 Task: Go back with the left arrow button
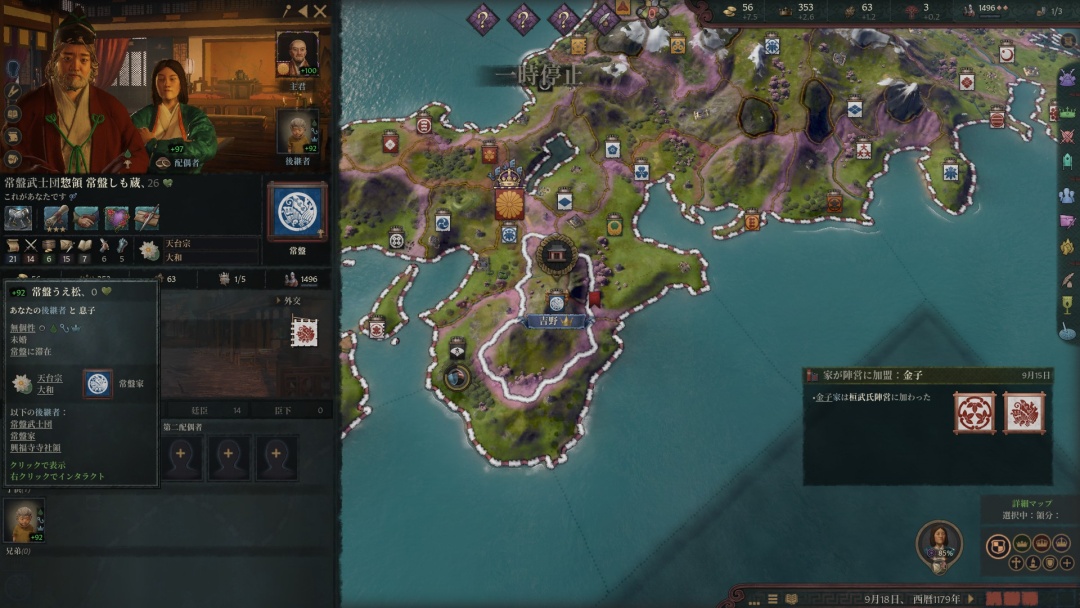tap(302, 12)
